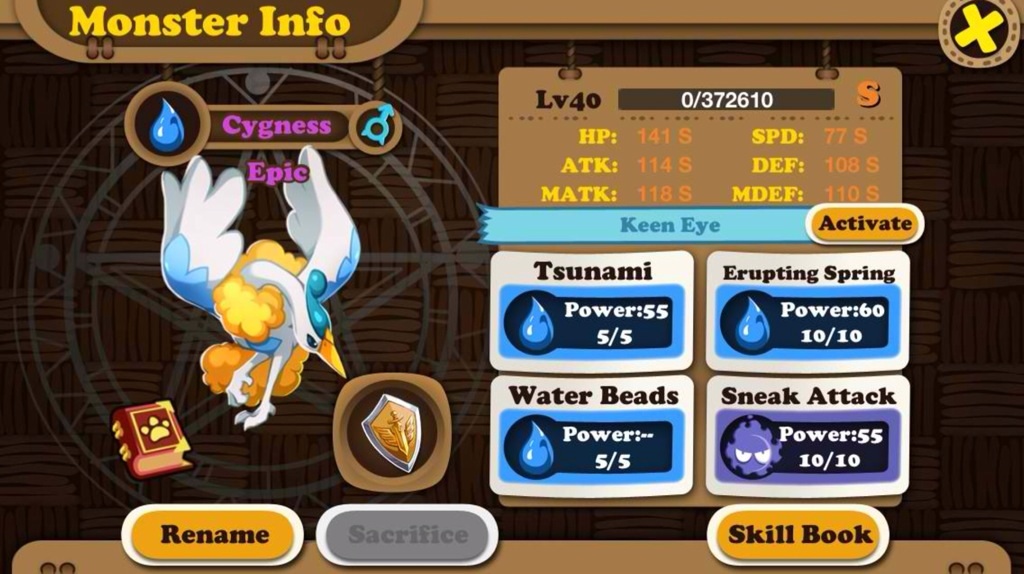
Task: Rename the monster Cygness
Action: pos(214,535)
